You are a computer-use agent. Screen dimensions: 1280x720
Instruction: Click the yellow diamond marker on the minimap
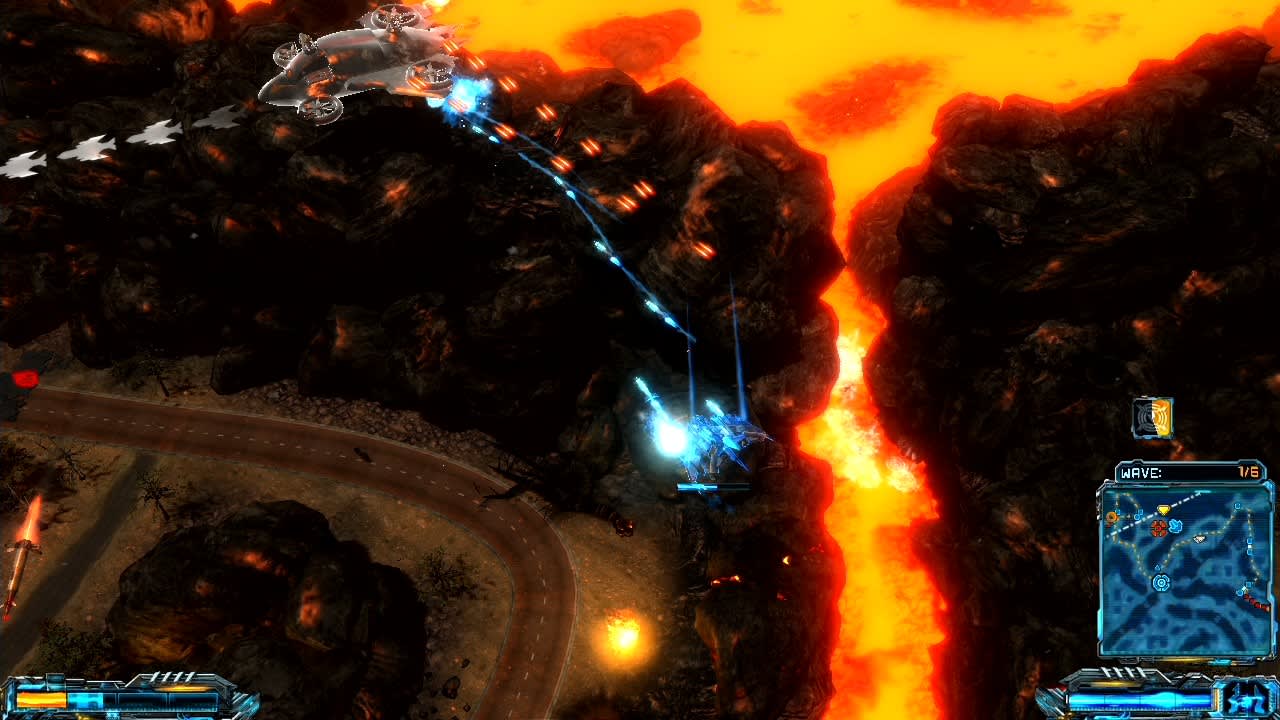tap(1164, 509)
